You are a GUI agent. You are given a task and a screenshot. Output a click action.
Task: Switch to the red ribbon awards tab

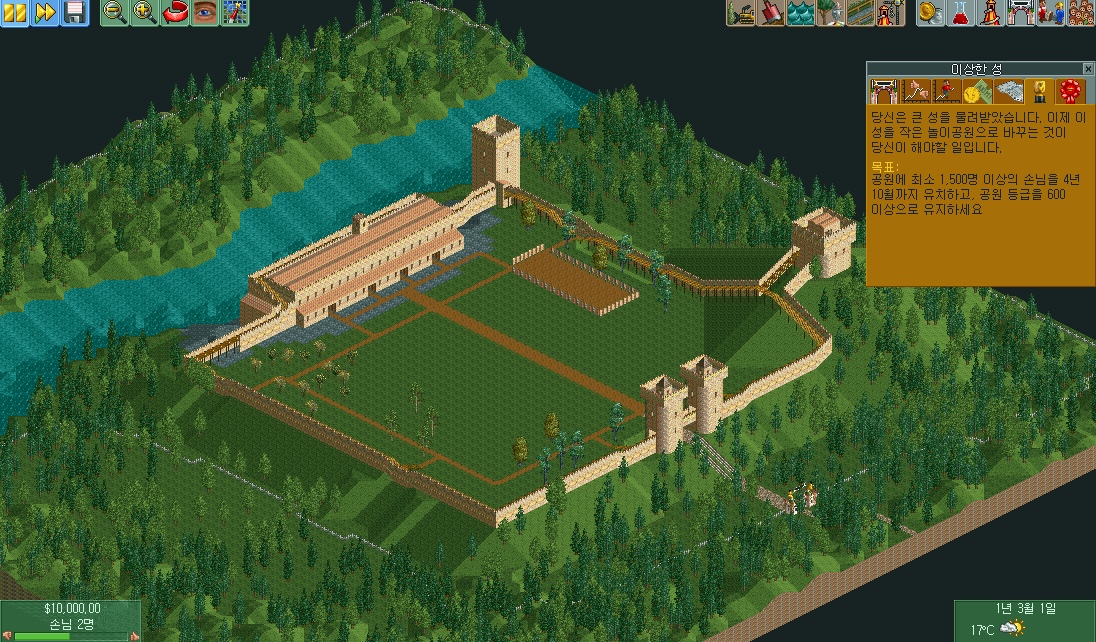tap(1071, 92)
